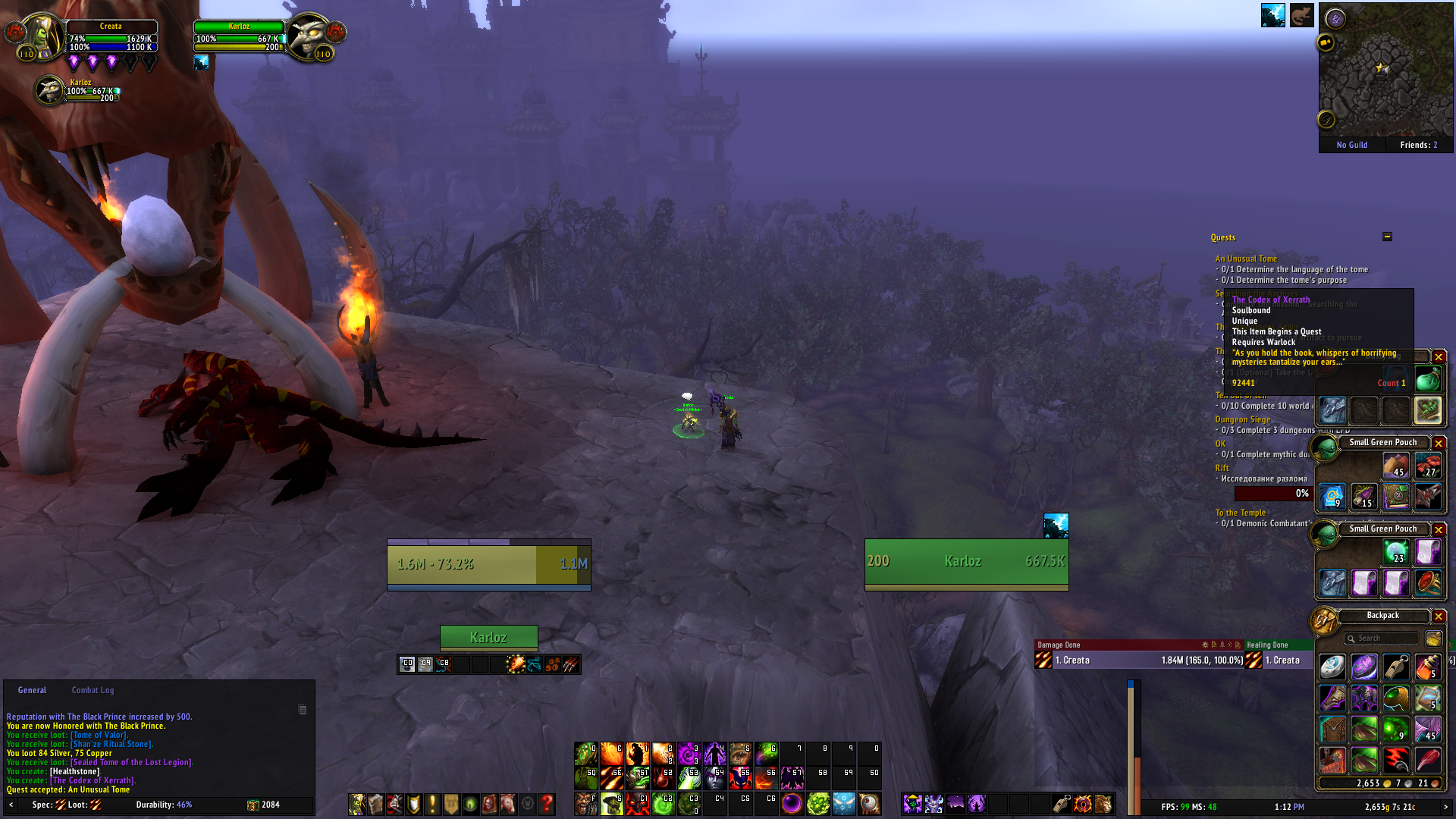The width and height of the screenshot is (1456, 819).
Task: Close the Backpack bag window
Action: pyautogui.click(x=1439, y=617)
